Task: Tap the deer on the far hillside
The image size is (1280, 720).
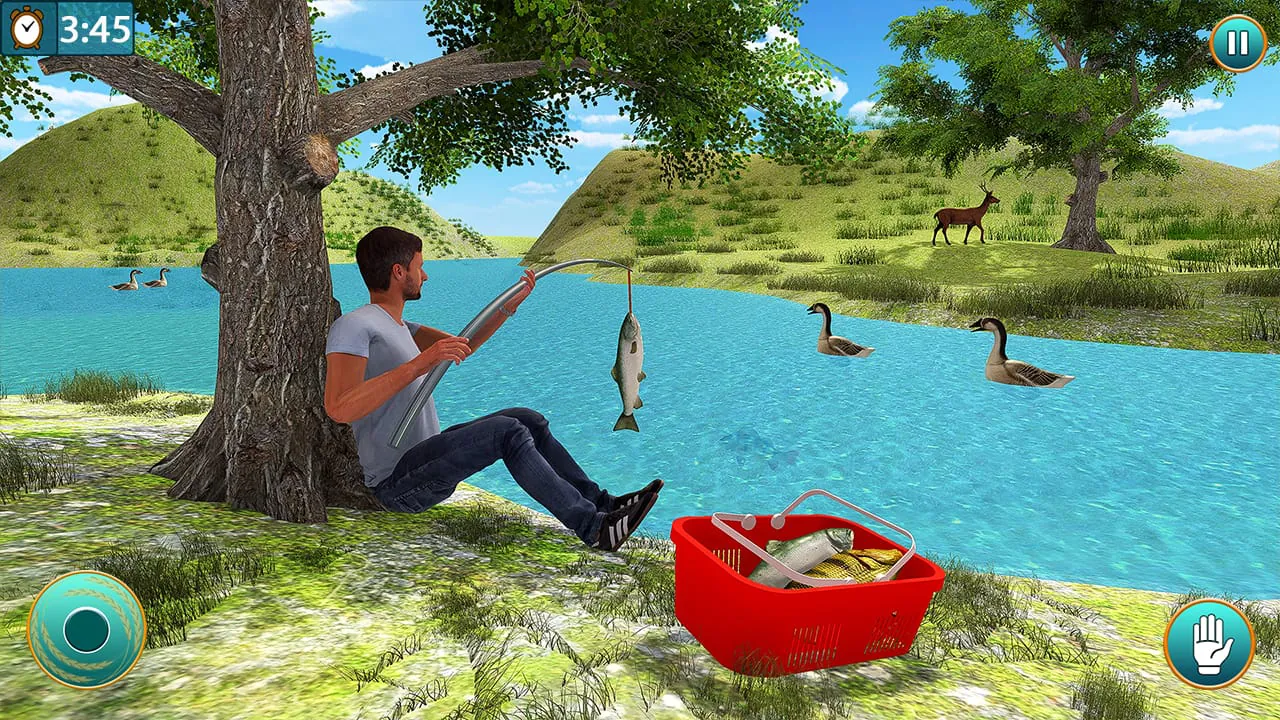Action: pyautogui.click(x=963, y=215)
